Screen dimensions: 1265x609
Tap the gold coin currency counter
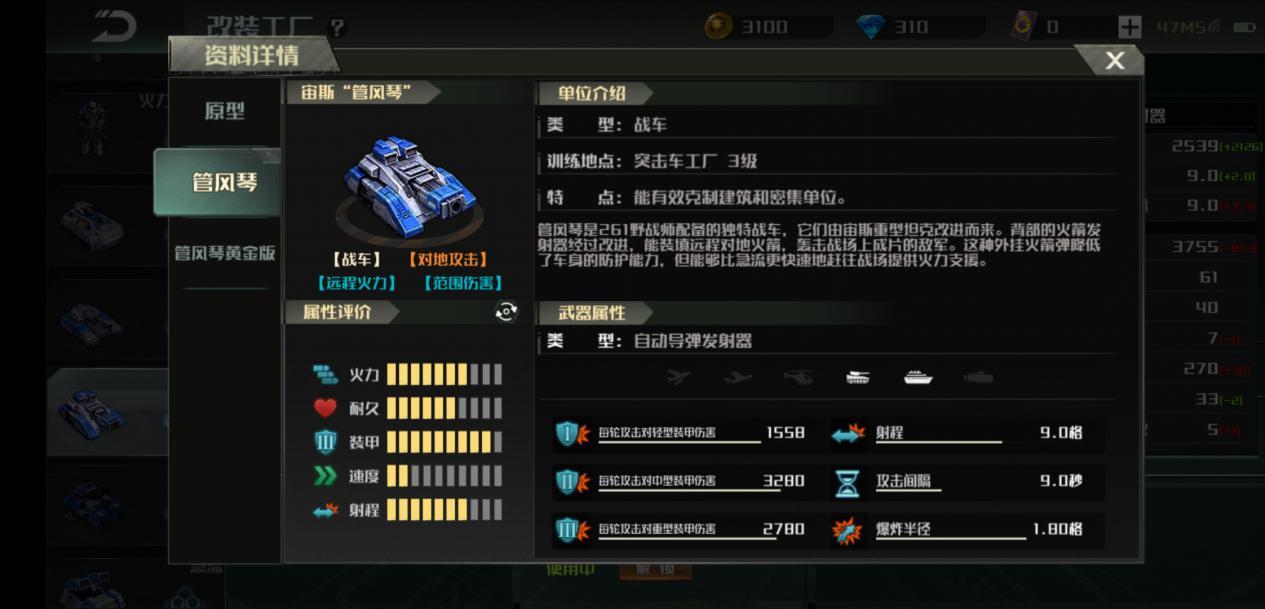point(764,27)
